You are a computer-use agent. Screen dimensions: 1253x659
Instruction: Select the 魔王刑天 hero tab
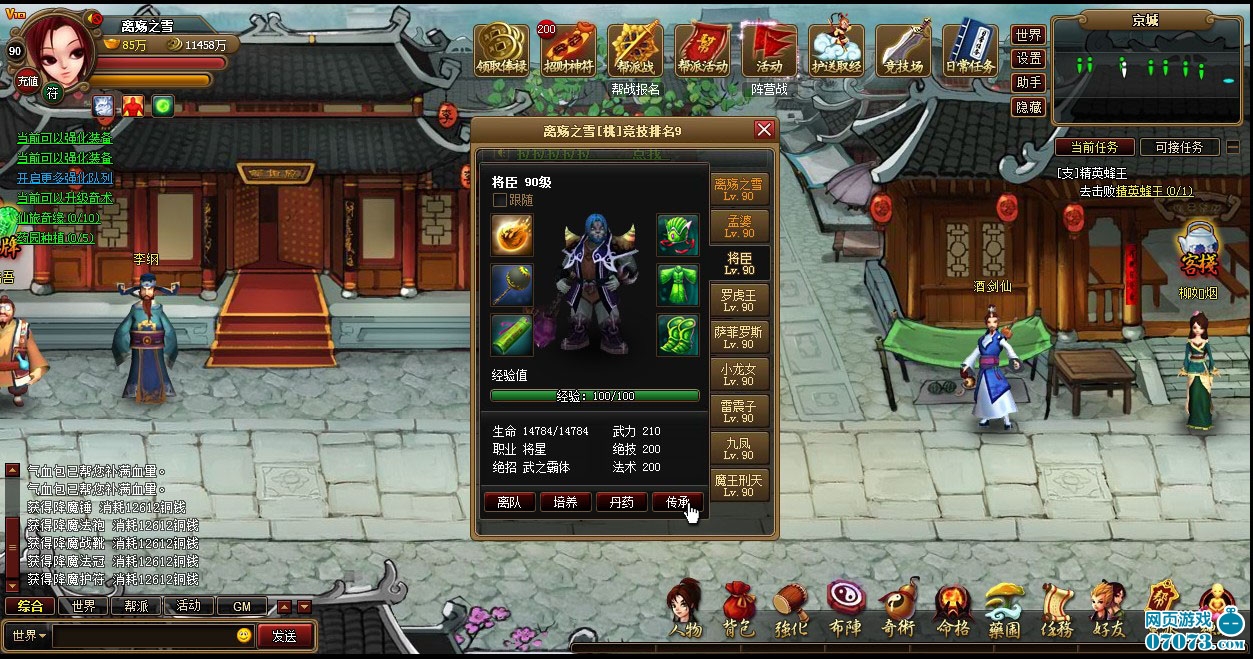pyautogui.click(x=739, y=485)
